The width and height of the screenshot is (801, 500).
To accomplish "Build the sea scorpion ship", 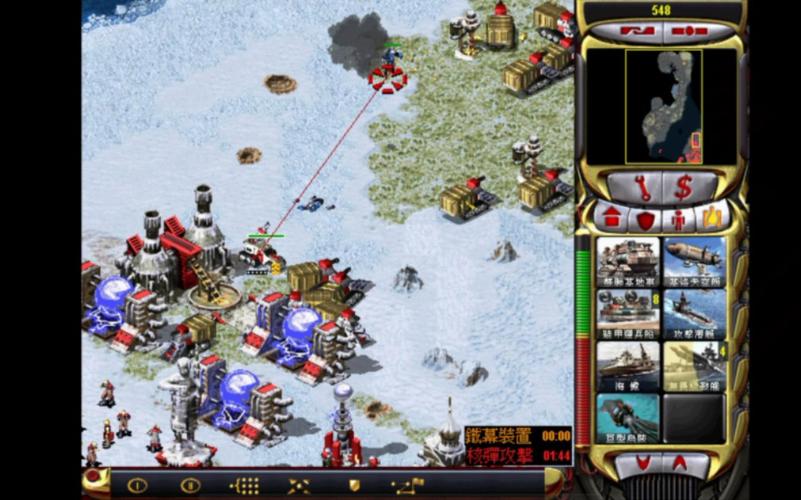I will [x=628, y=366].
